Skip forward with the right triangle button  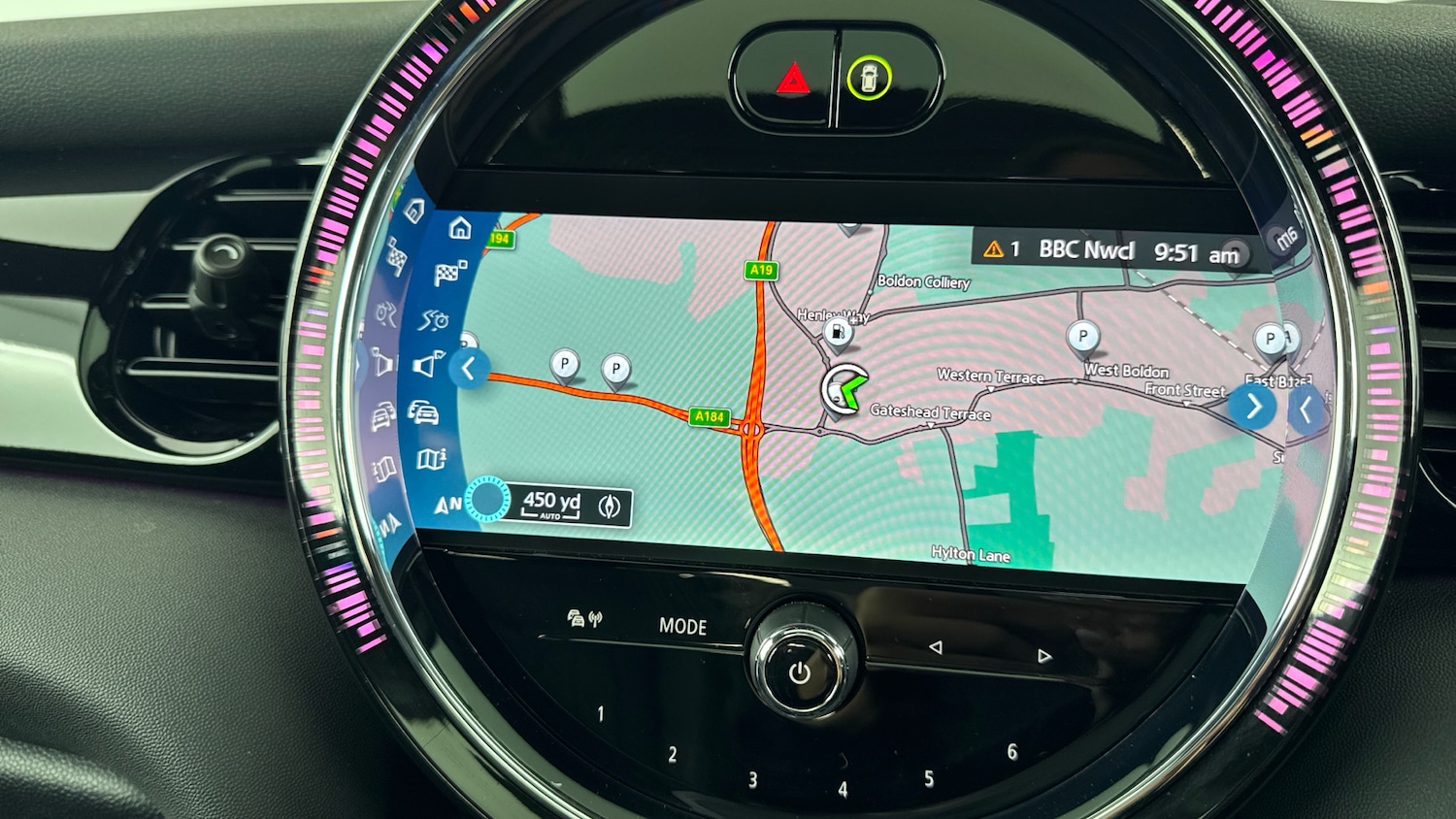pyautogui.click(x=1044, y=657)
